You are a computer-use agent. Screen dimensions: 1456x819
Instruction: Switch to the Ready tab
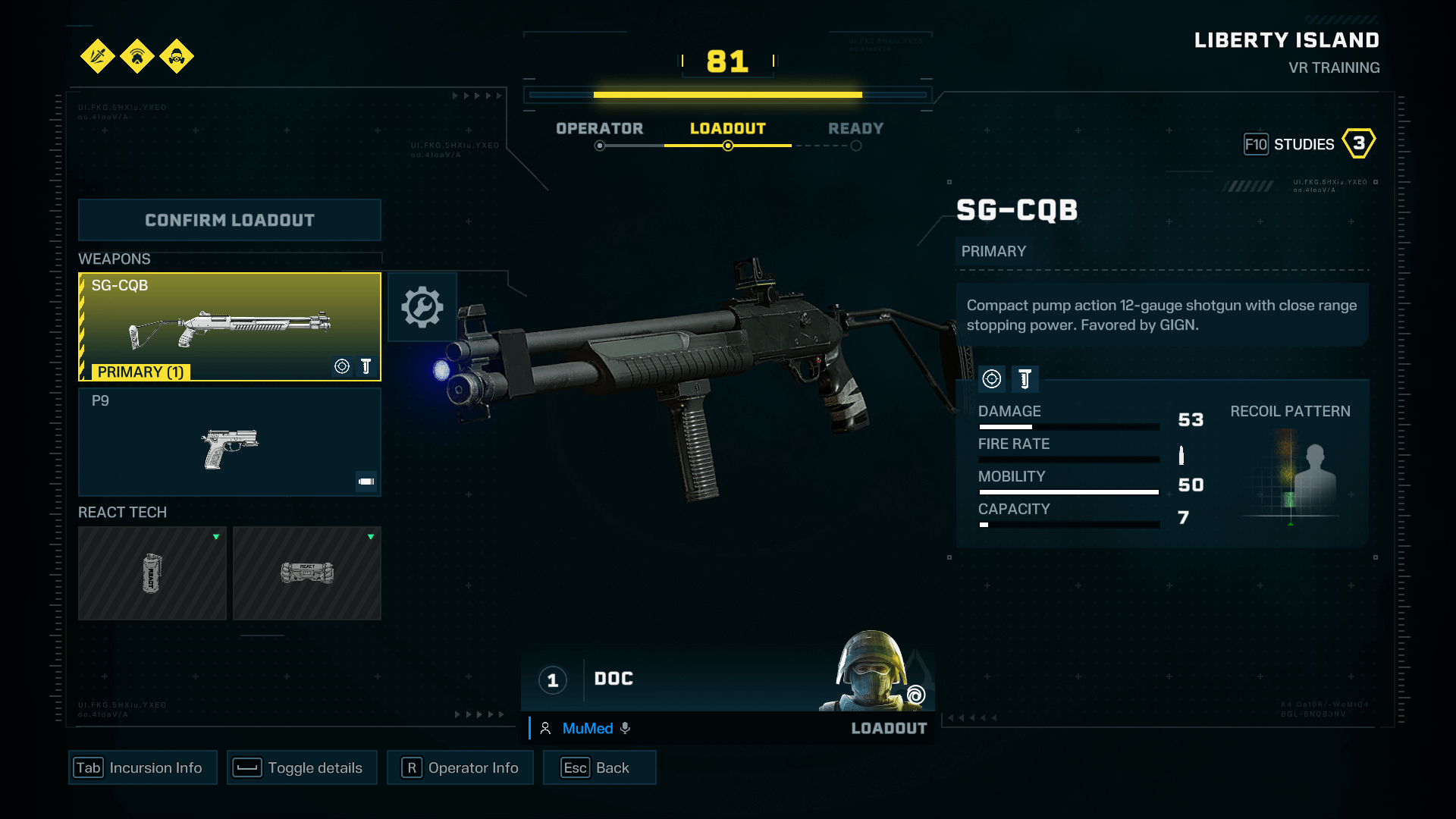click(856, 128)
